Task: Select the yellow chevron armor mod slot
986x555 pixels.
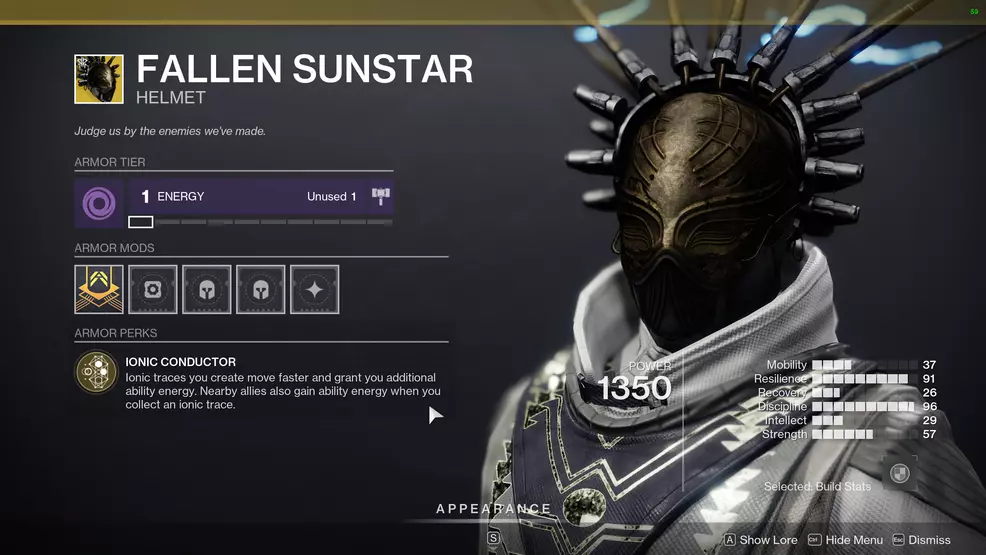Action: pos(99,289)
